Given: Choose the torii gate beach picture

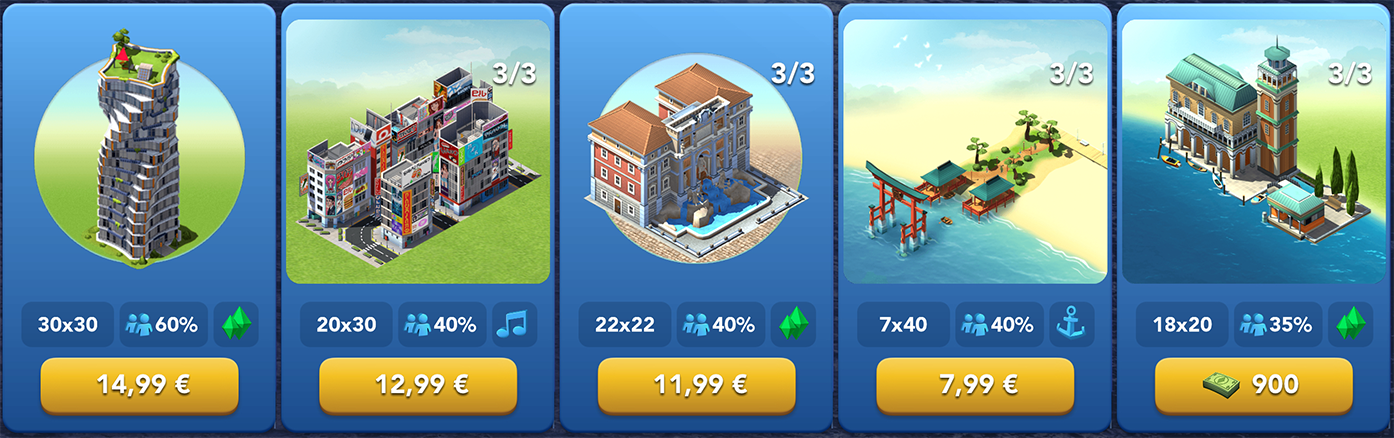Looking at the screenshot, I should tap(975, 152).
